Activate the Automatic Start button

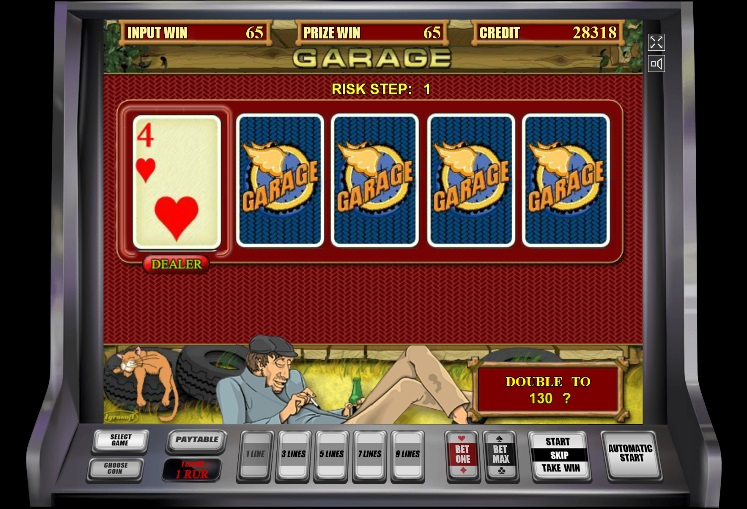pos(631,454)
